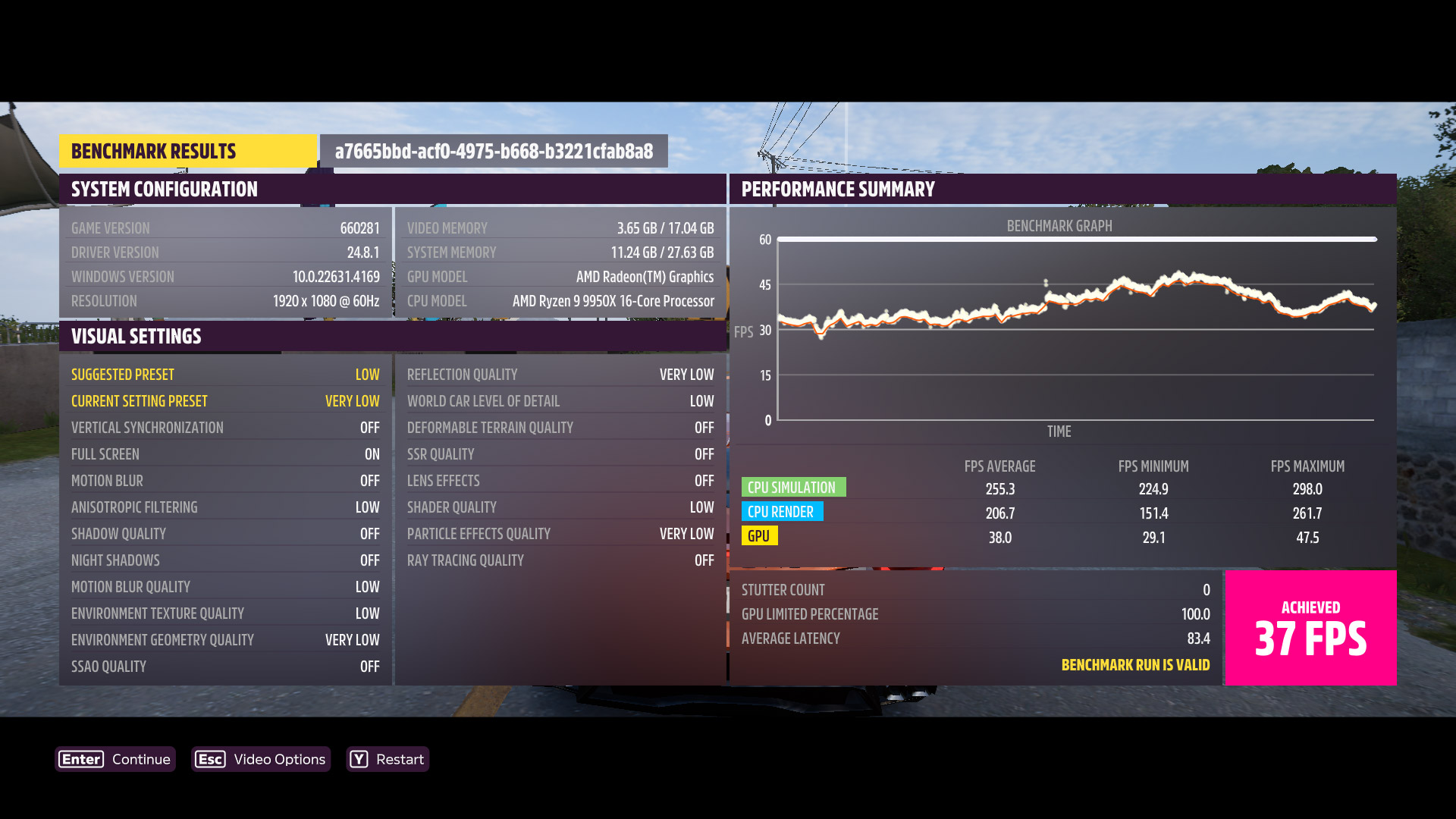The image size is (1456, 819).
Task: Adjust the Shader Quality setting
Action: [x=560, y=507]
